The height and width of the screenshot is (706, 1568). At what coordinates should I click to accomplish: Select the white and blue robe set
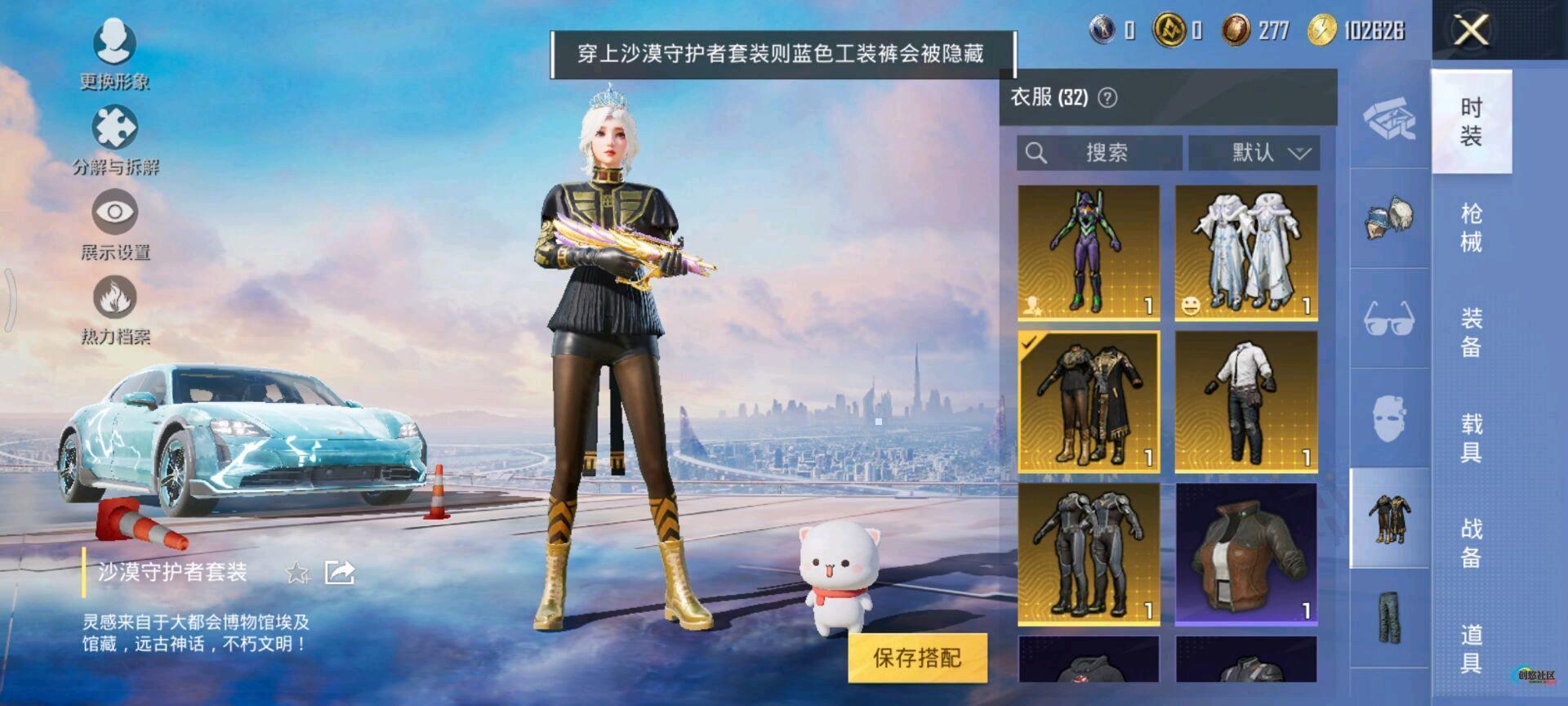[x=1245, y=251]
